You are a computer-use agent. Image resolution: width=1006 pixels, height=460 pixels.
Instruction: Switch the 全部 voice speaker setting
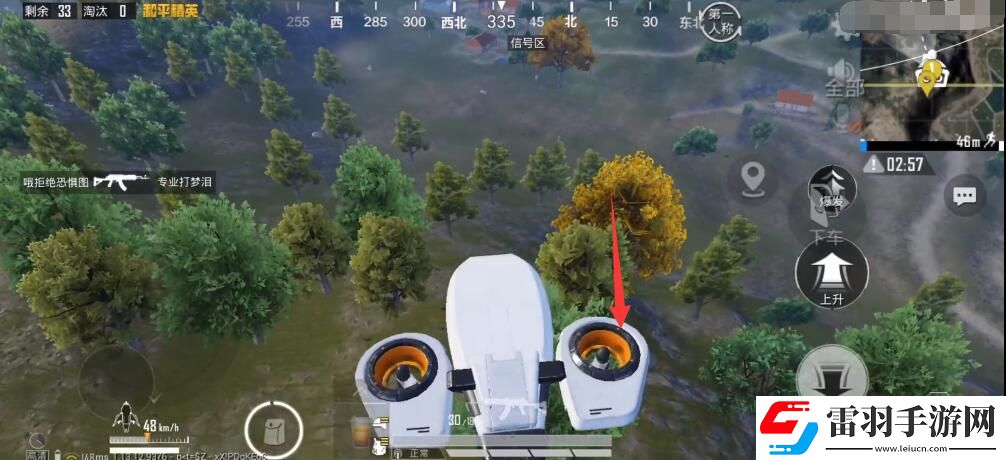(x=842, y=76)
